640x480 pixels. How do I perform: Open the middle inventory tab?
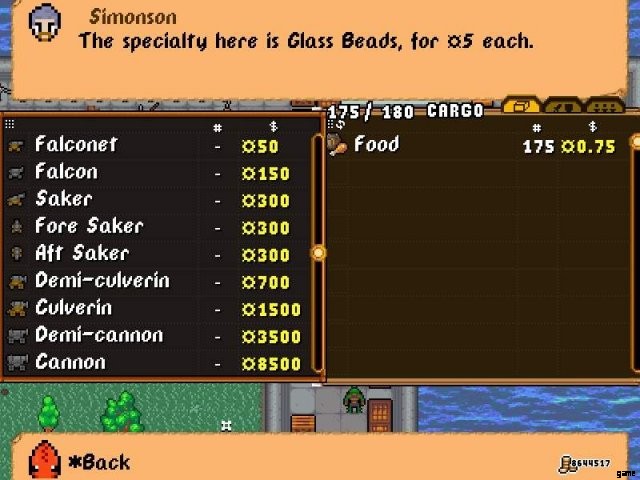click(x=563, y=105)
